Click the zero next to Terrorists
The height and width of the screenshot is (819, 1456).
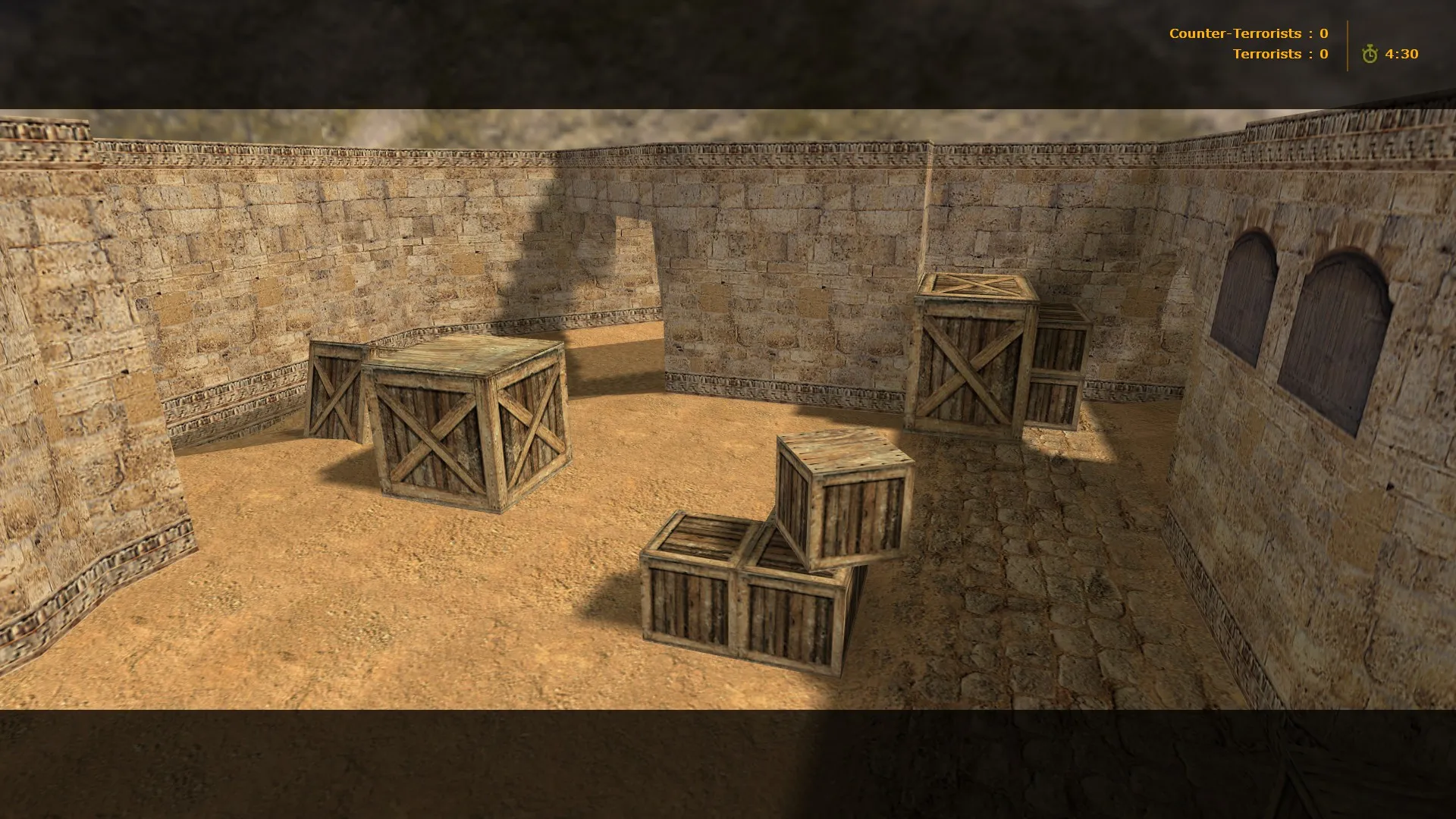point(1323,54)
